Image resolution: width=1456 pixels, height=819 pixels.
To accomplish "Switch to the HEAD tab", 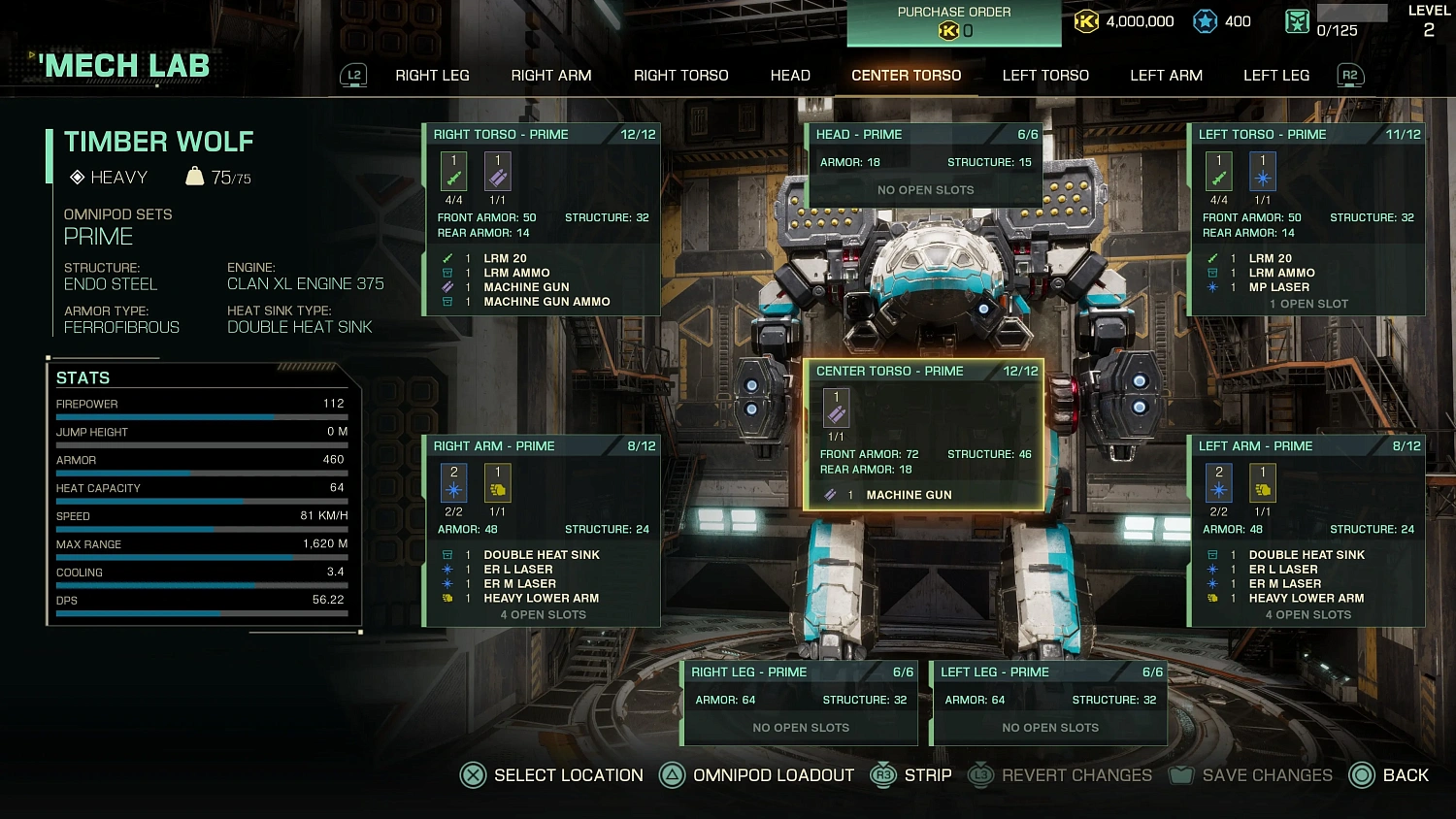I will point(789,75).
